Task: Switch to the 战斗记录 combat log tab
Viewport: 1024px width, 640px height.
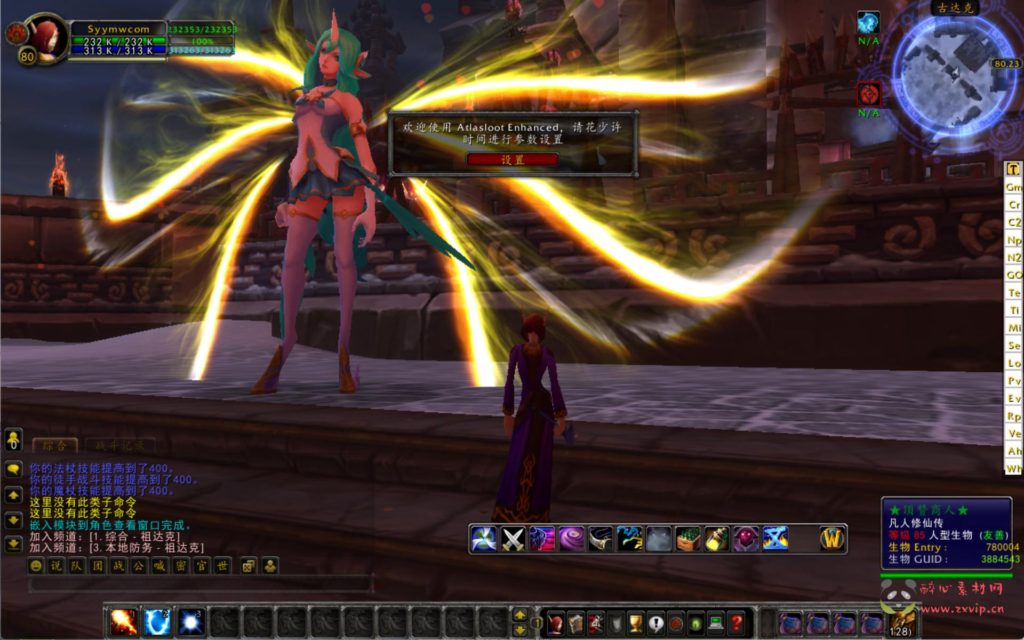Action: click(x=119, y=446)
